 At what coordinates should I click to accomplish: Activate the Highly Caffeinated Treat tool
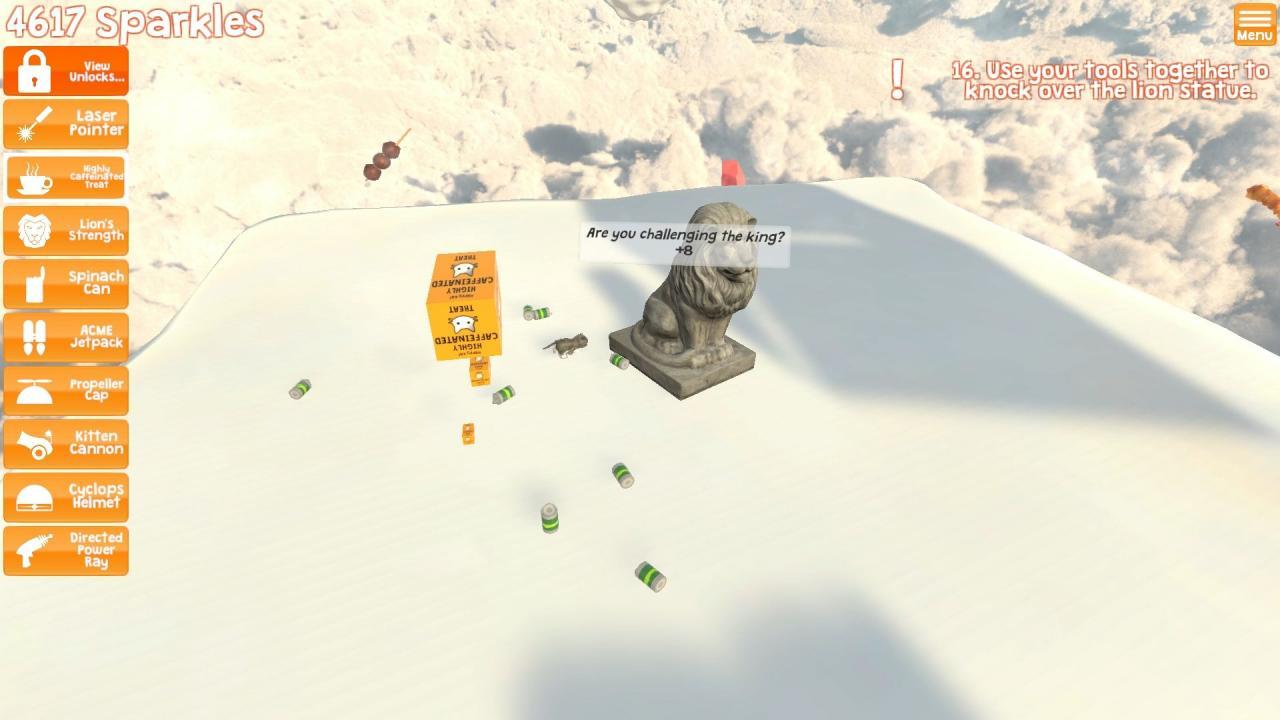click(66, 176)
